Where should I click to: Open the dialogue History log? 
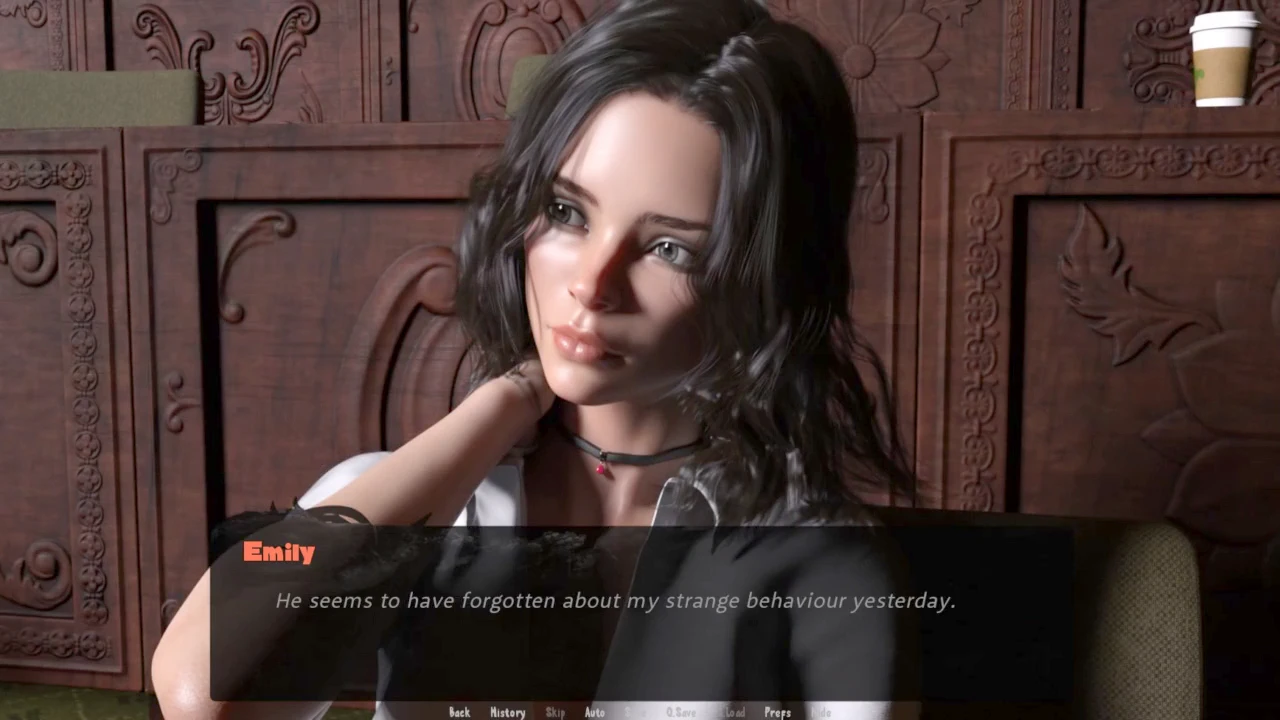point(507,712)
